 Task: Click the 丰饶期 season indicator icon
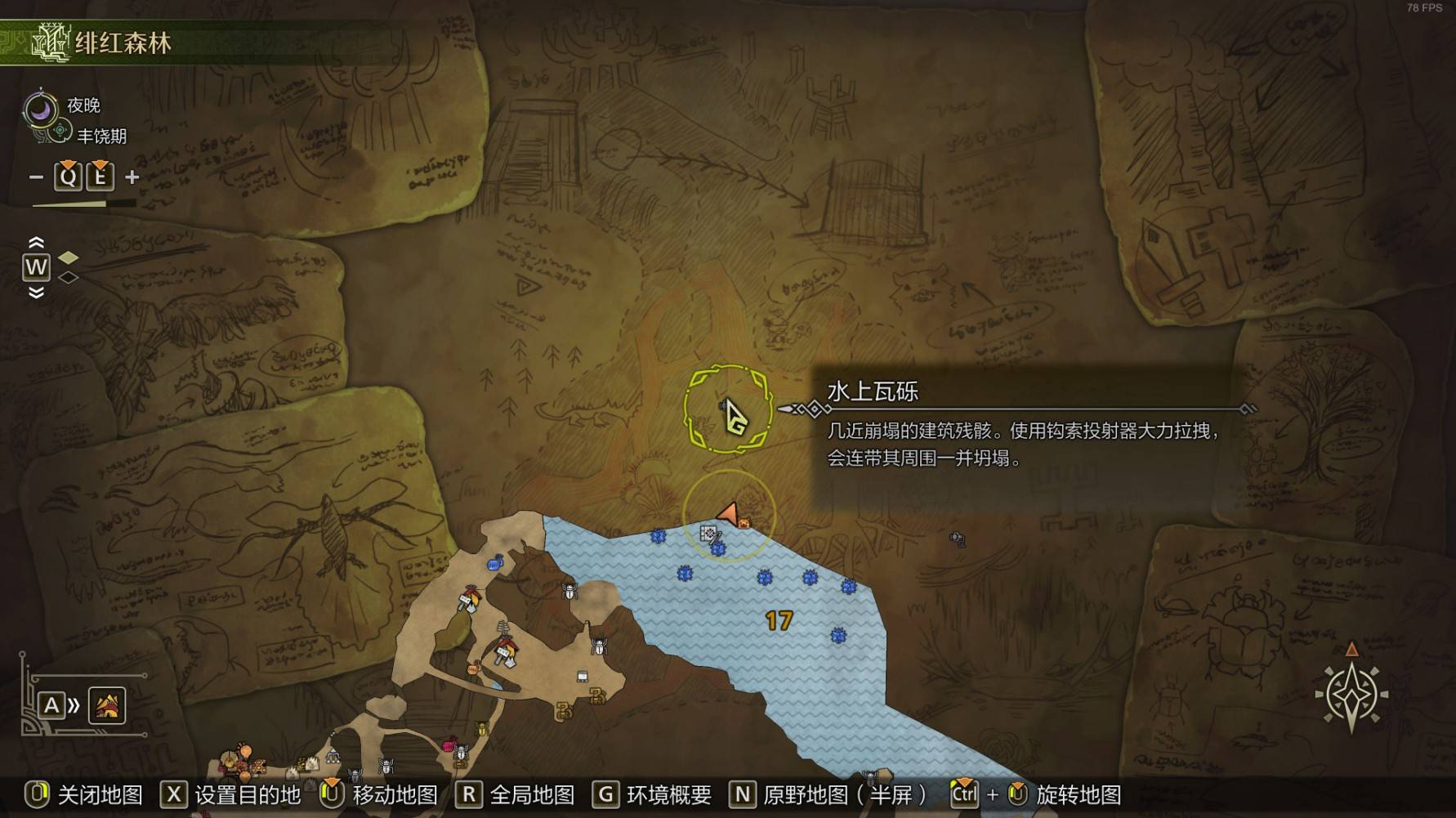pyautogui.click(x=60, y=130)
